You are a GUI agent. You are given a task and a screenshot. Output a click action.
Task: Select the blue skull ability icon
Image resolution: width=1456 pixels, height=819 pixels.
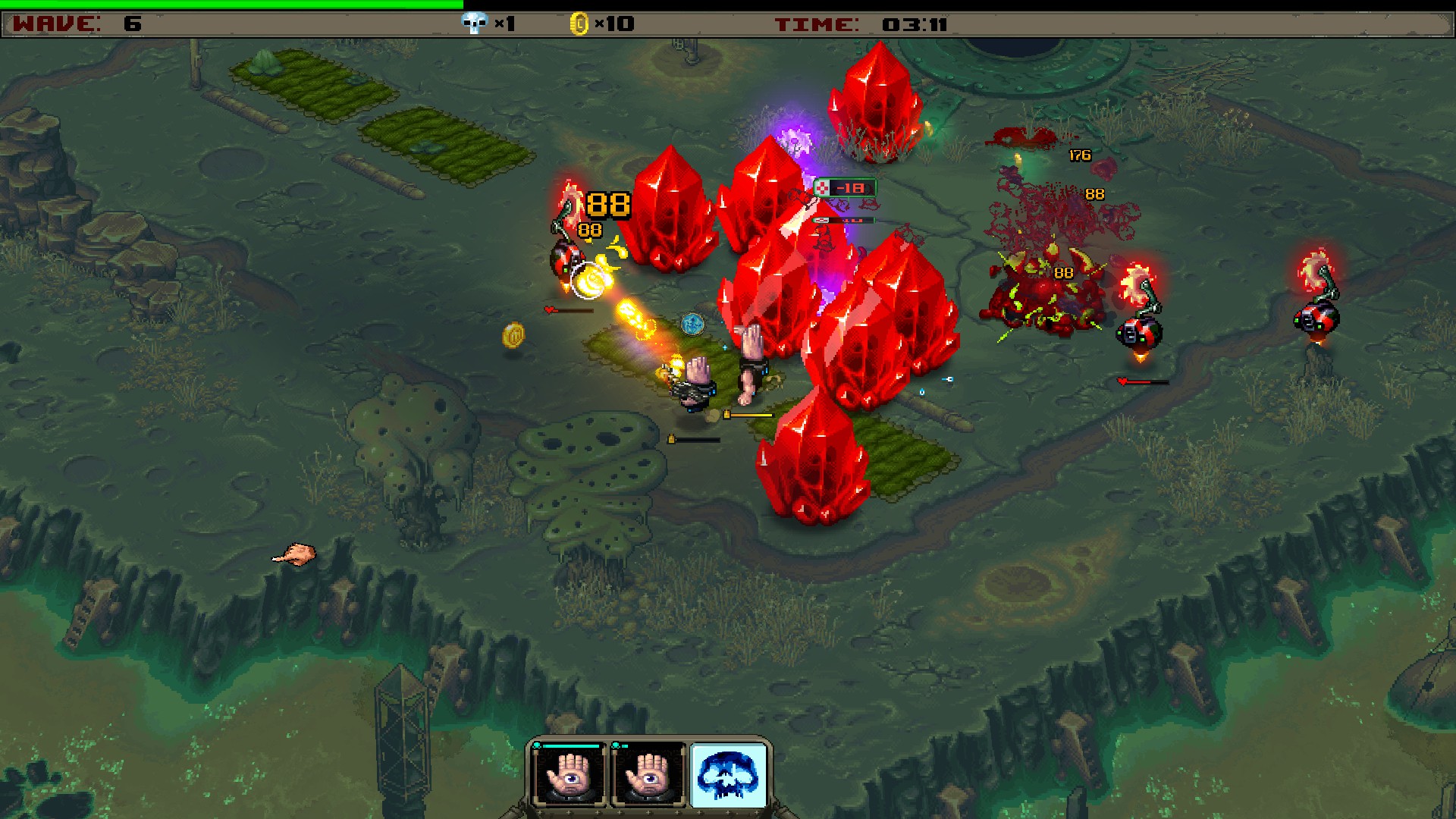click(729, 775)
